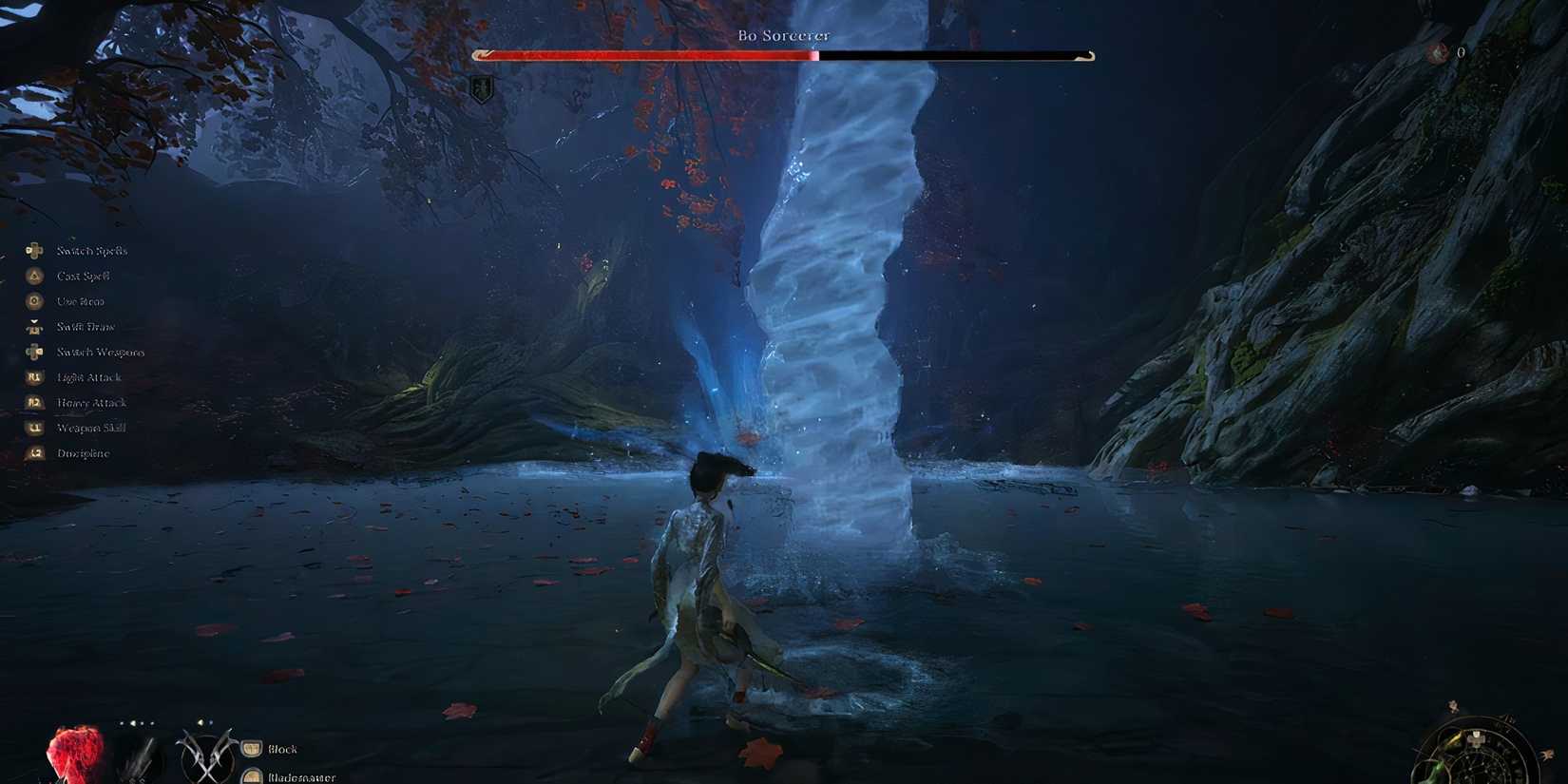The image size is (1568, 784).
Task: Expand the item counter at top right
Action: 1461,54
